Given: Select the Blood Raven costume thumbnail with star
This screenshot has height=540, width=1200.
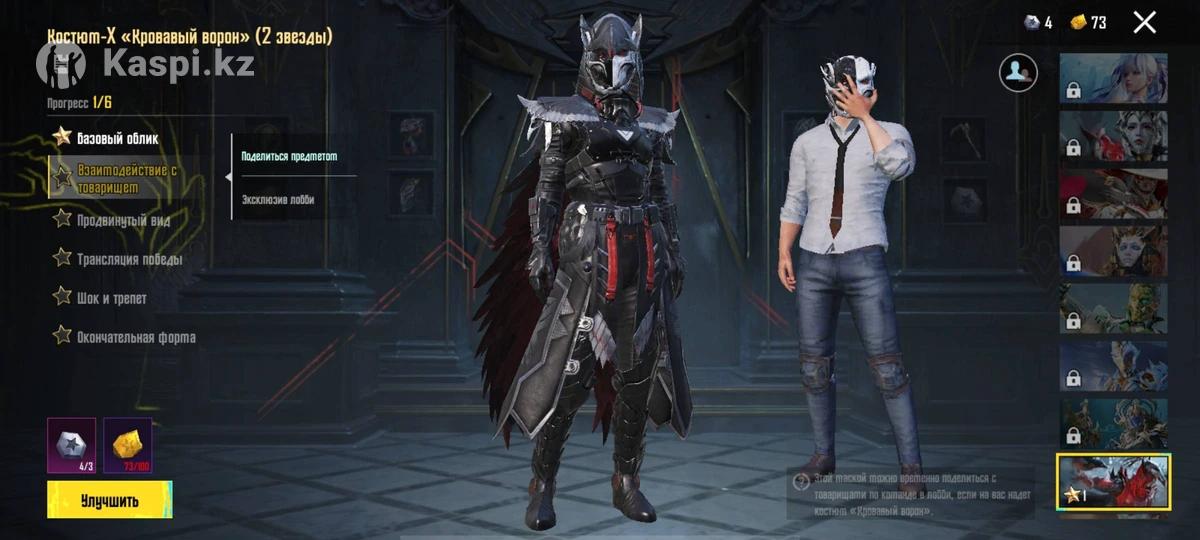Looking at the screenshot, I should (1113, 482).
